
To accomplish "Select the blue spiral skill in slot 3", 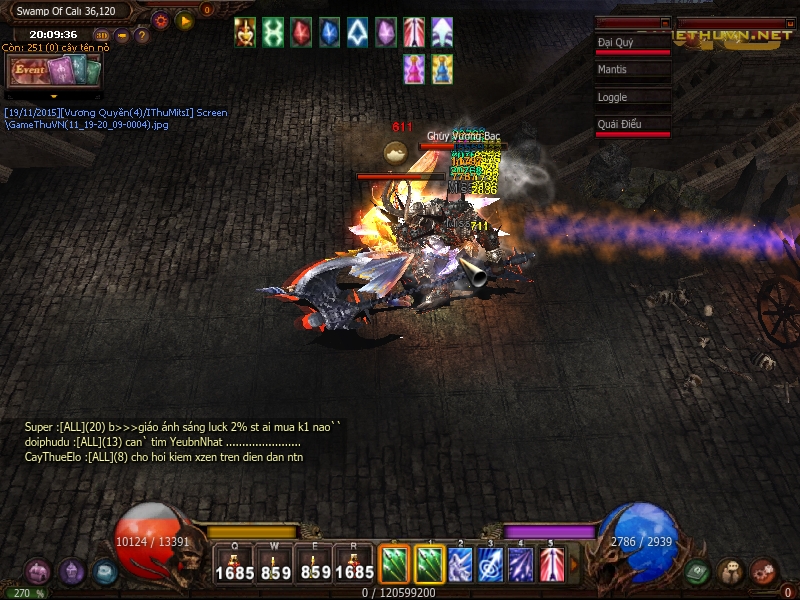I will [490, 564].
